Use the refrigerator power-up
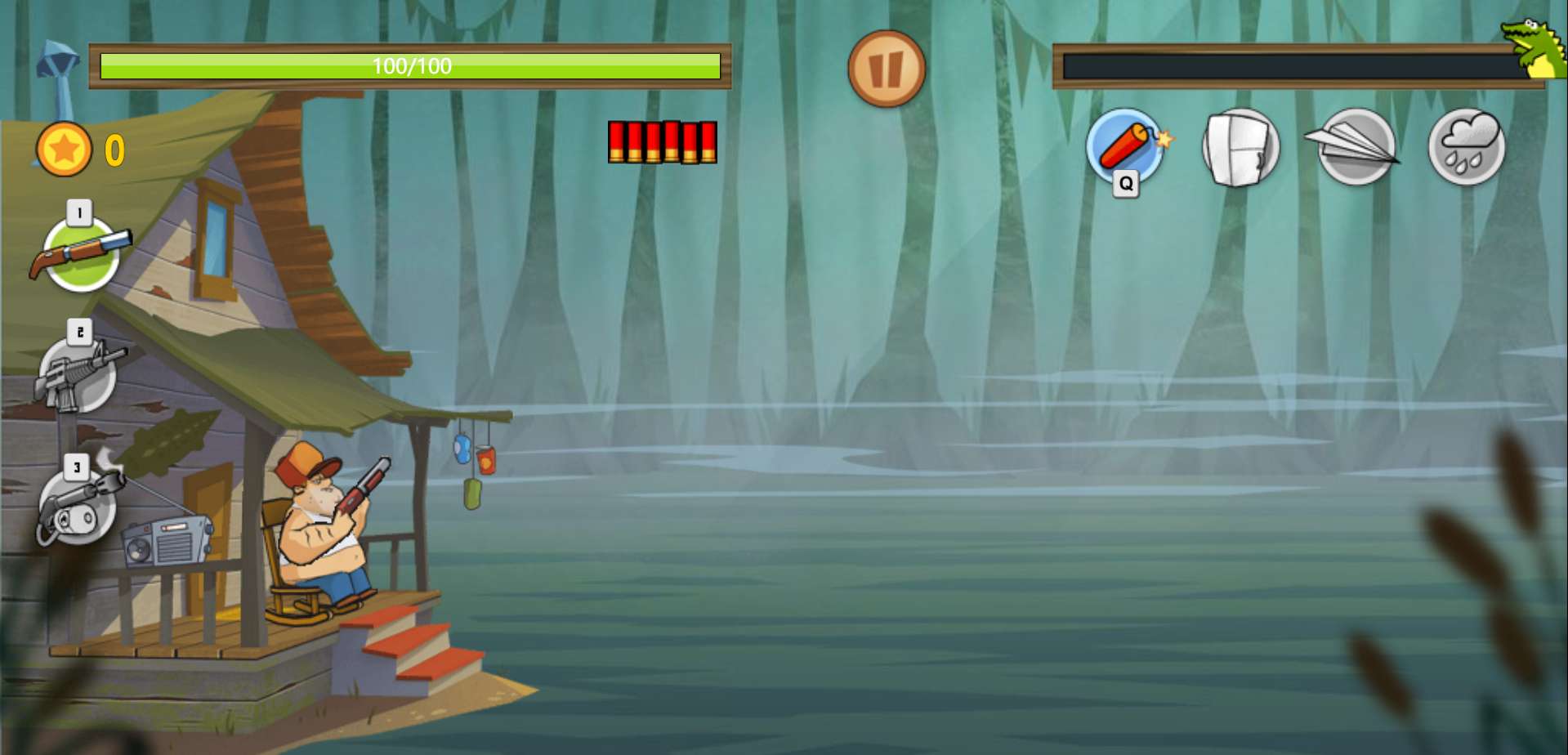Image resolution: width=1568 pixels, height=755 pixels. pos(1240,148)
